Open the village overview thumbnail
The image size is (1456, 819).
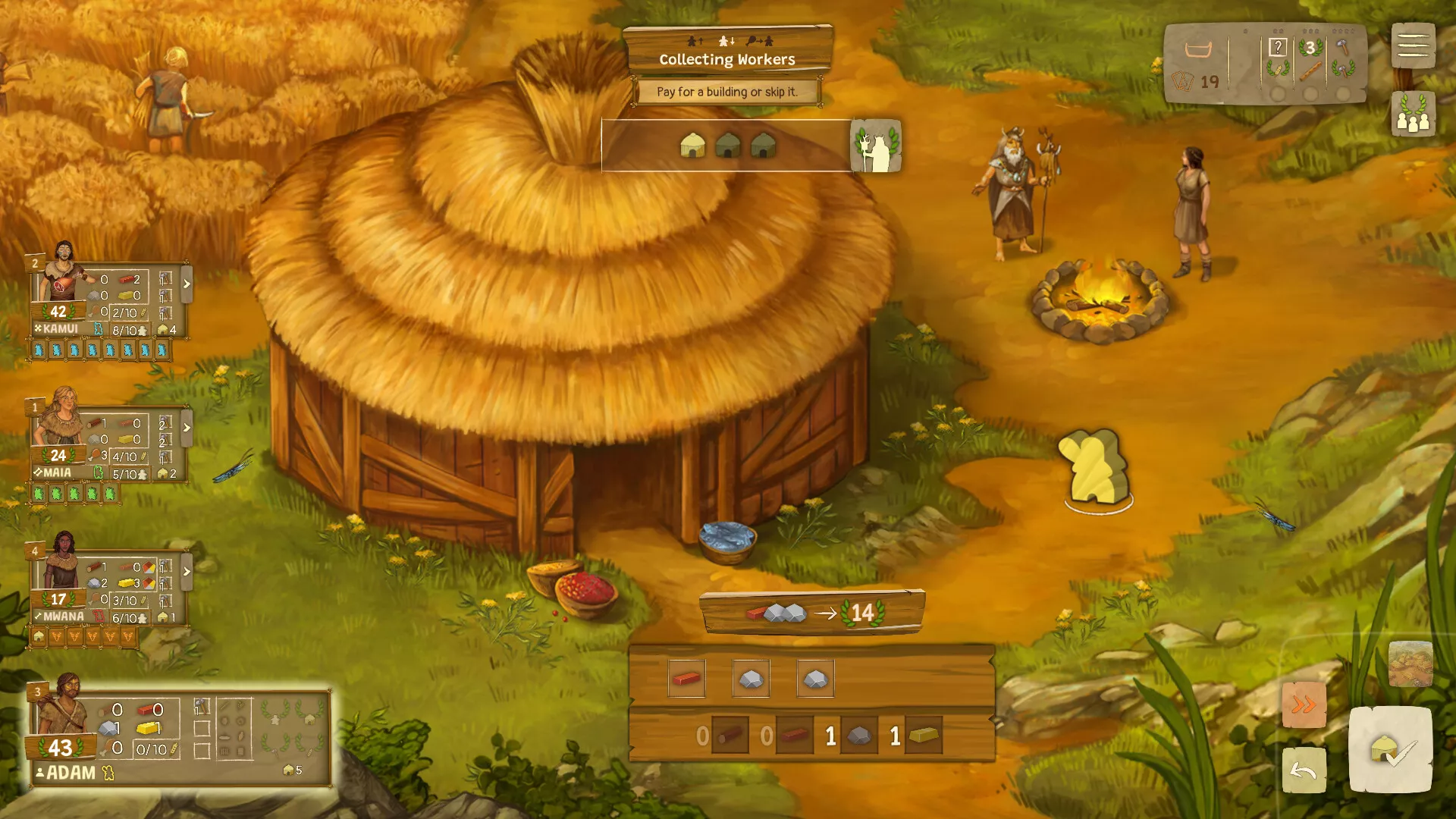[1410, 664]
